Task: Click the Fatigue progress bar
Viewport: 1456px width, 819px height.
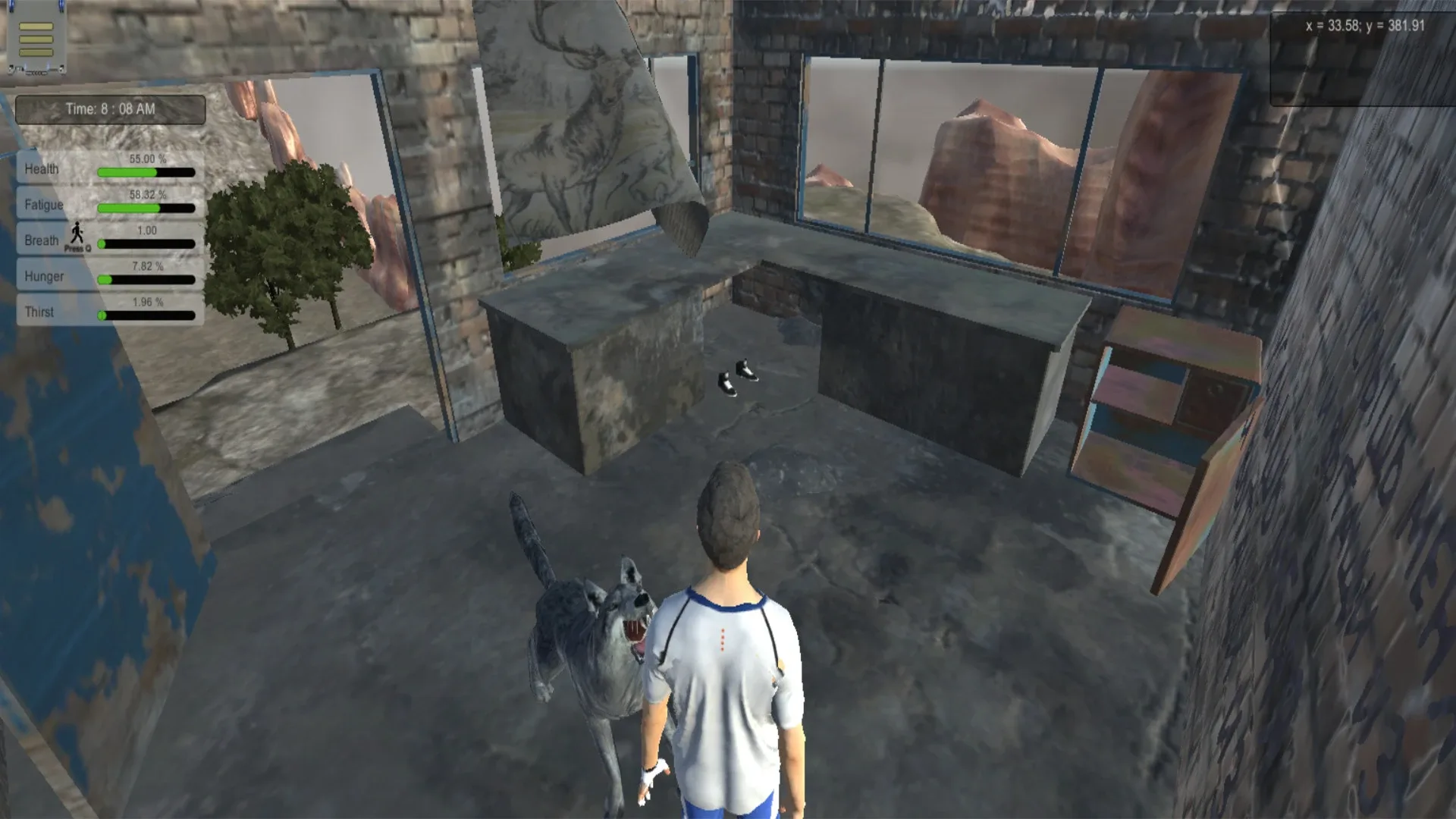Action: (144, 207)
